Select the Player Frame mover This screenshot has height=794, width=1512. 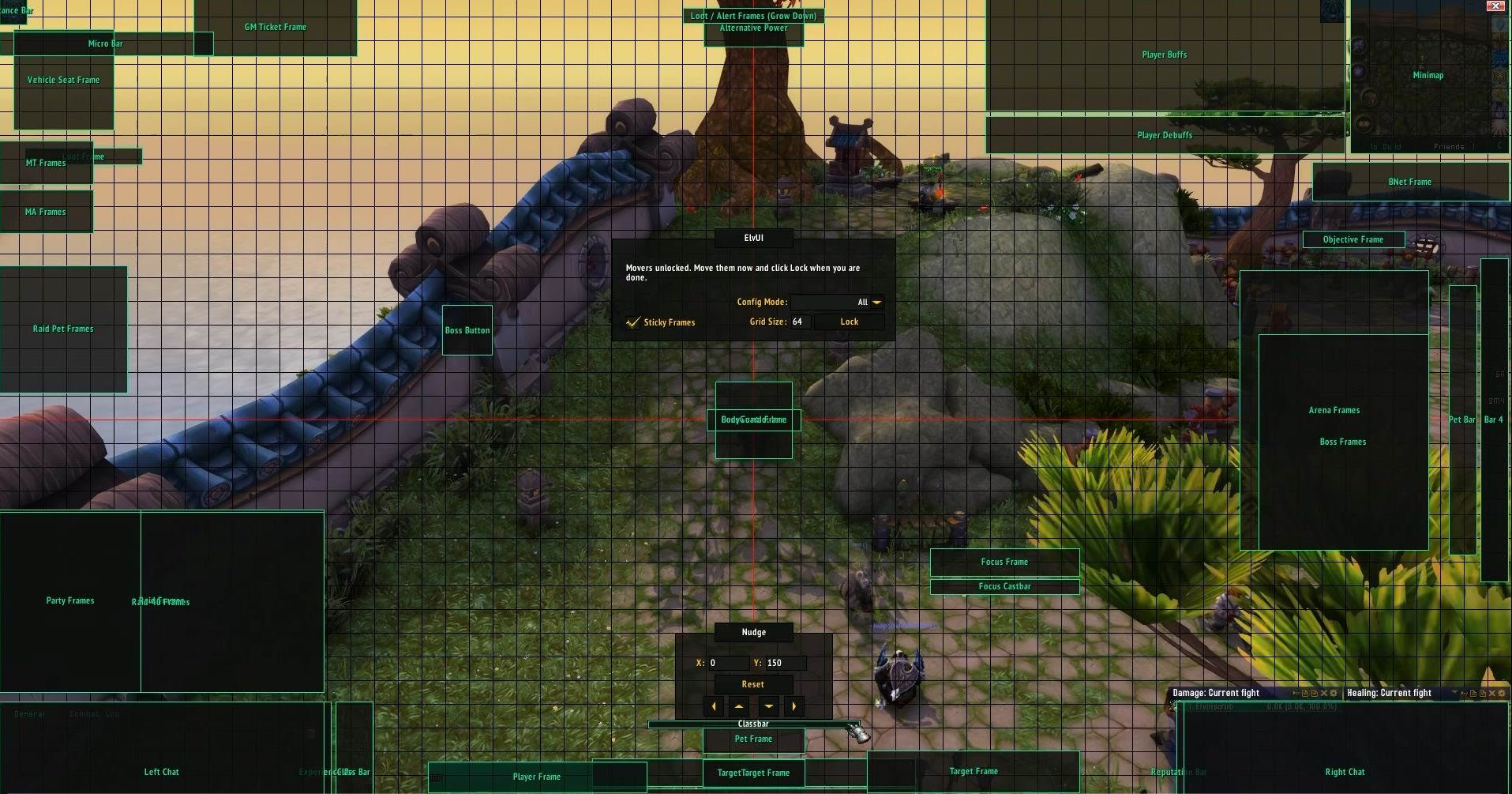click(537, 777)
